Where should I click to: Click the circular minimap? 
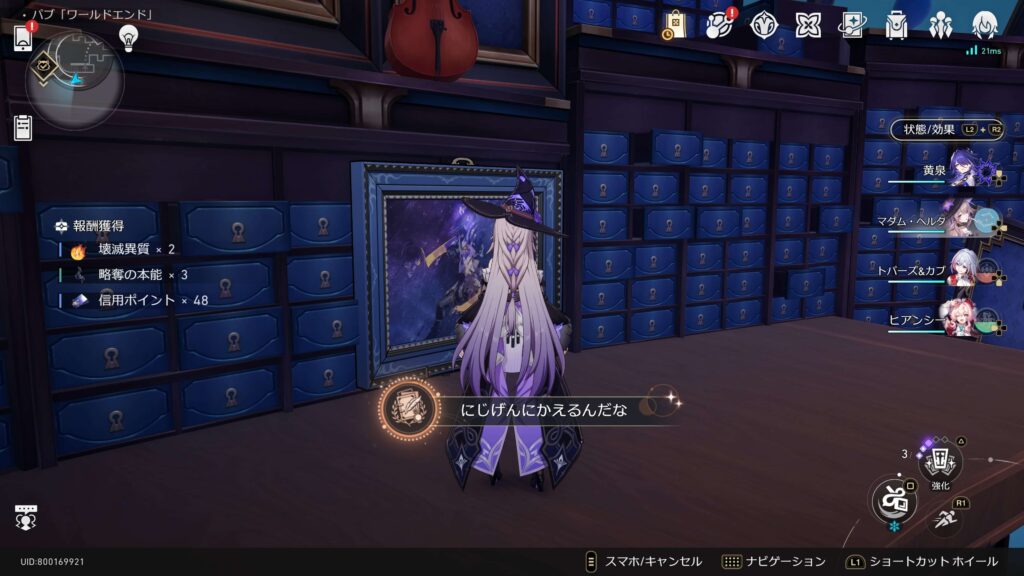[75, 78]
